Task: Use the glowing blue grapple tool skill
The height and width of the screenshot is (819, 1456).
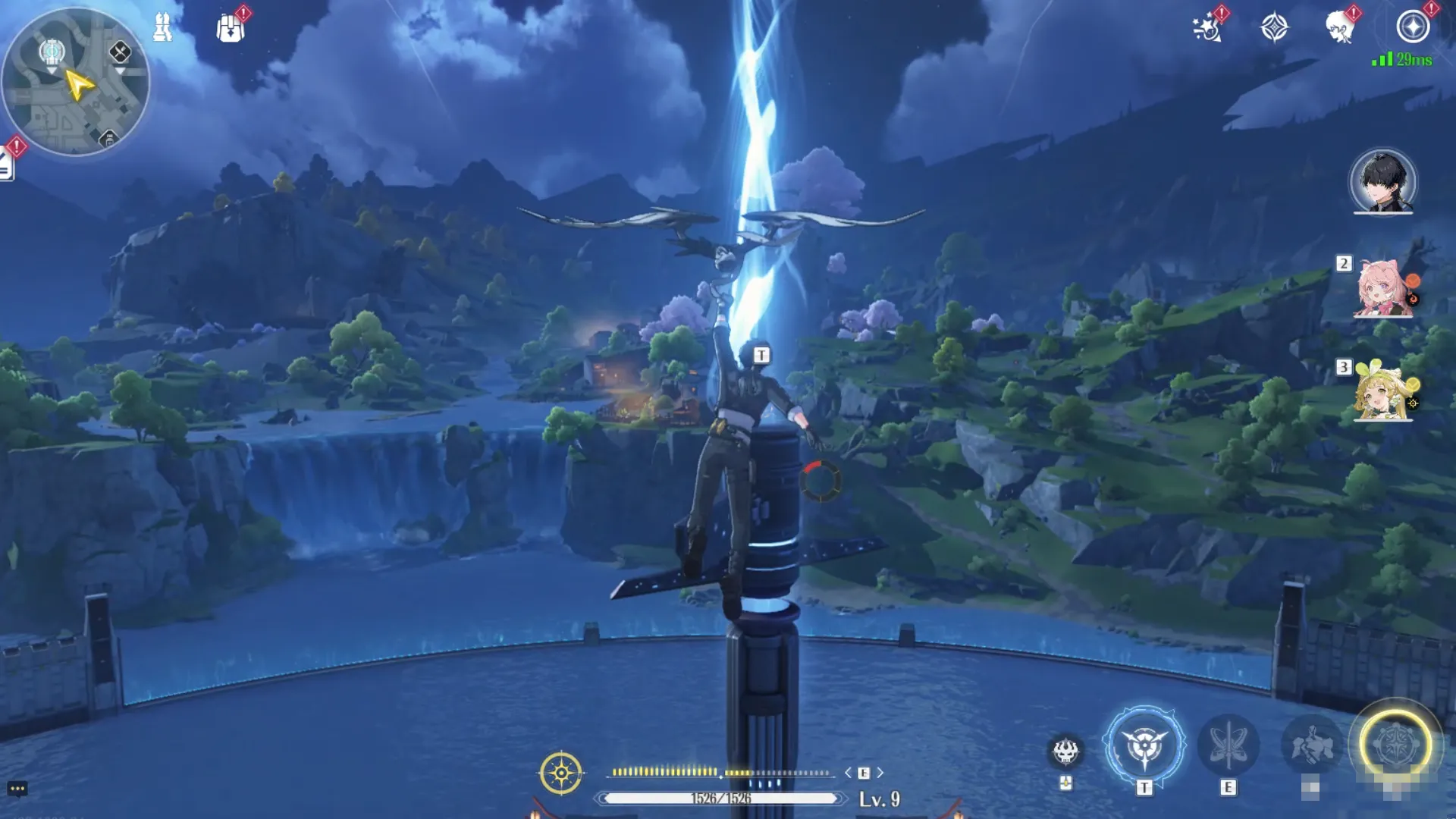Action: coord(1144,746)
